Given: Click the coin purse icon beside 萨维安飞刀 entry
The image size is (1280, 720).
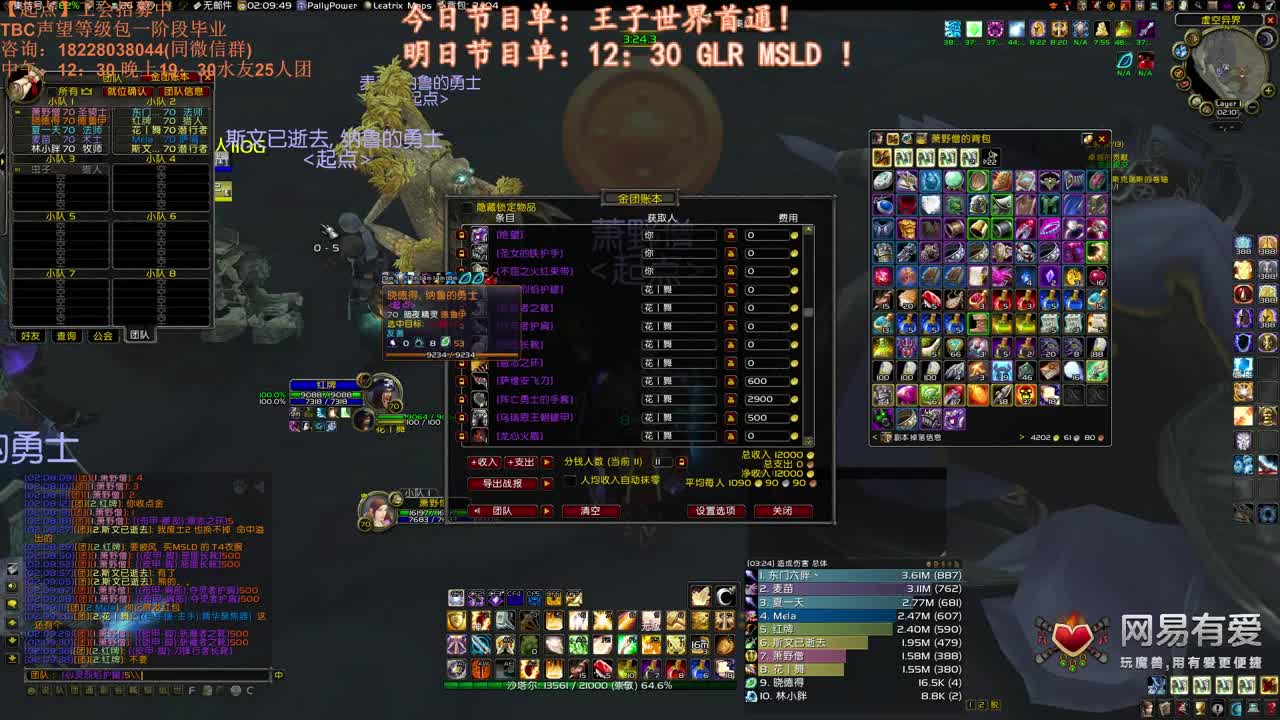Looking at the screenshot, I should (731, 378).
